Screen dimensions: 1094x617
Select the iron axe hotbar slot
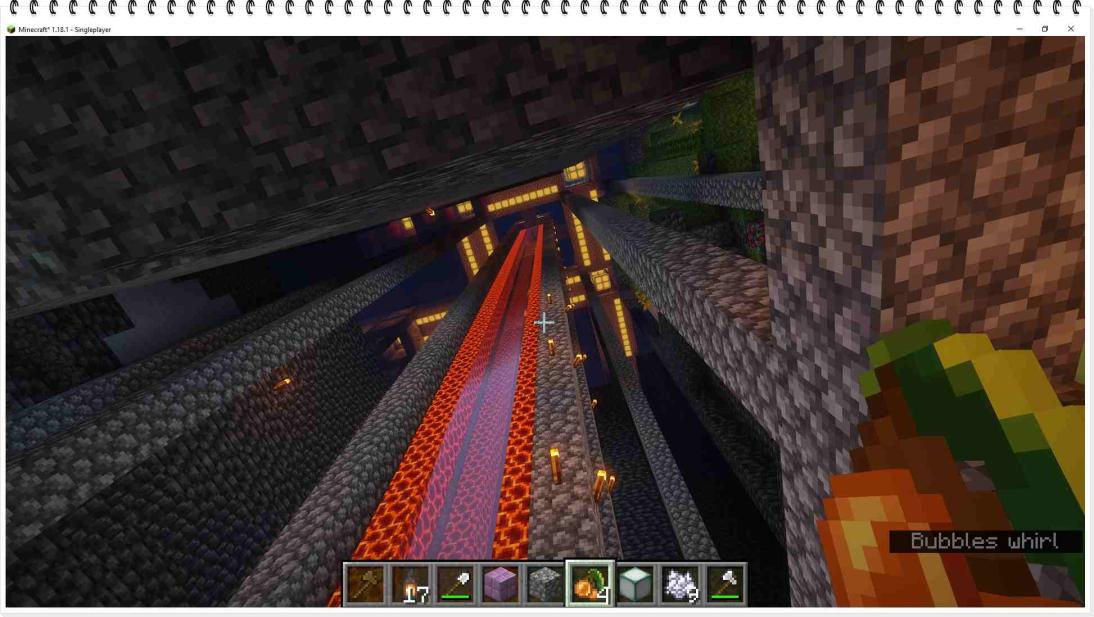[723, 584]
